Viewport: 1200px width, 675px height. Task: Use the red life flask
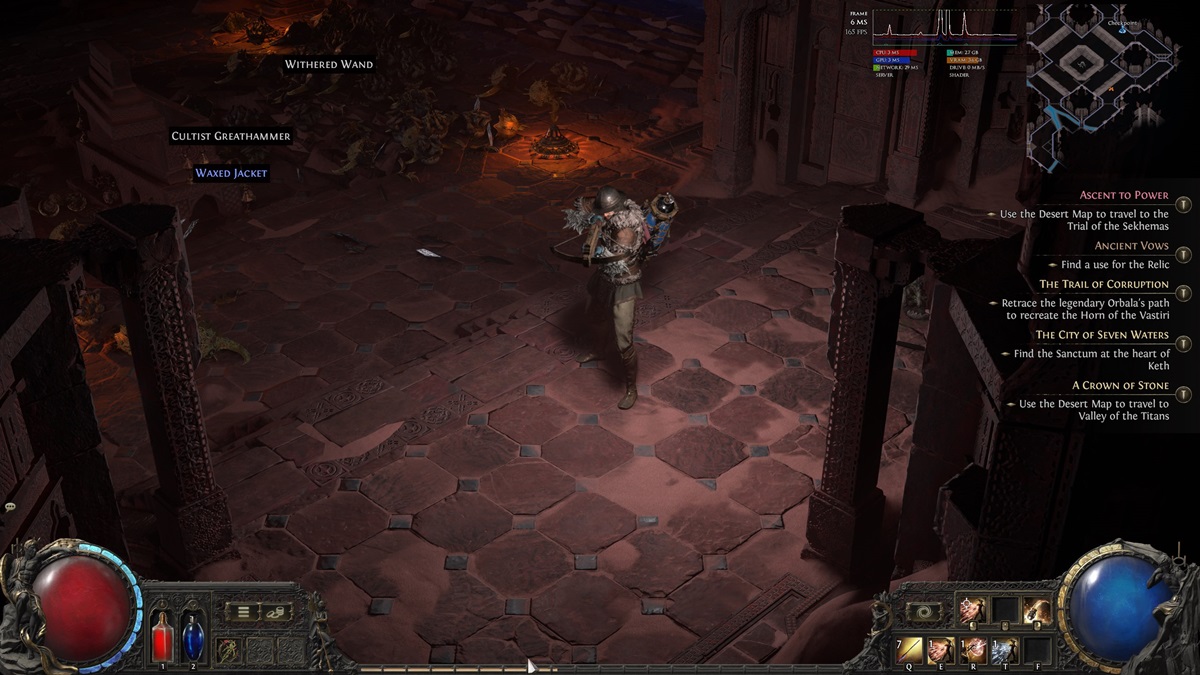click(x=163, y=636)
